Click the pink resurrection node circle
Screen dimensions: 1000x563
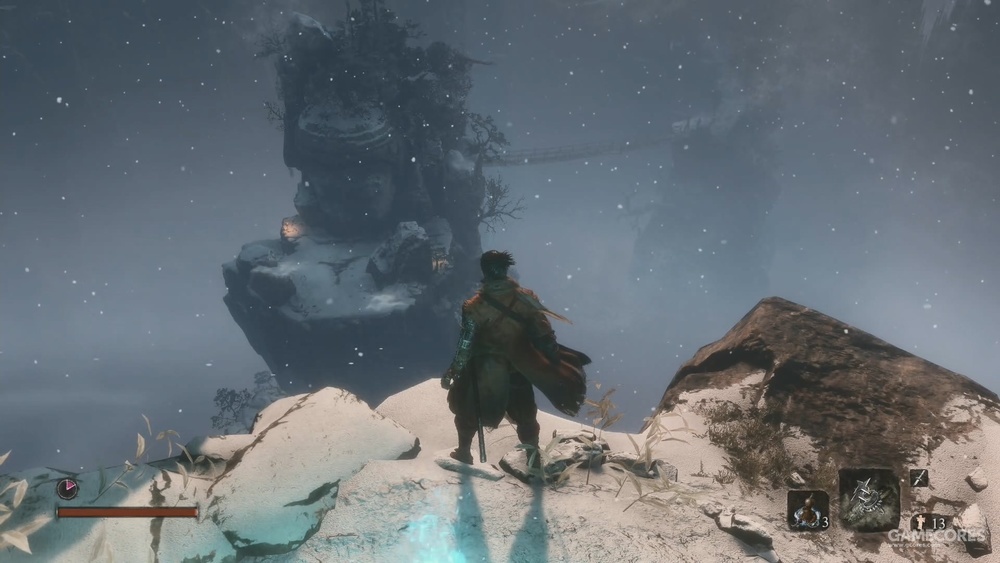[67, 488]
